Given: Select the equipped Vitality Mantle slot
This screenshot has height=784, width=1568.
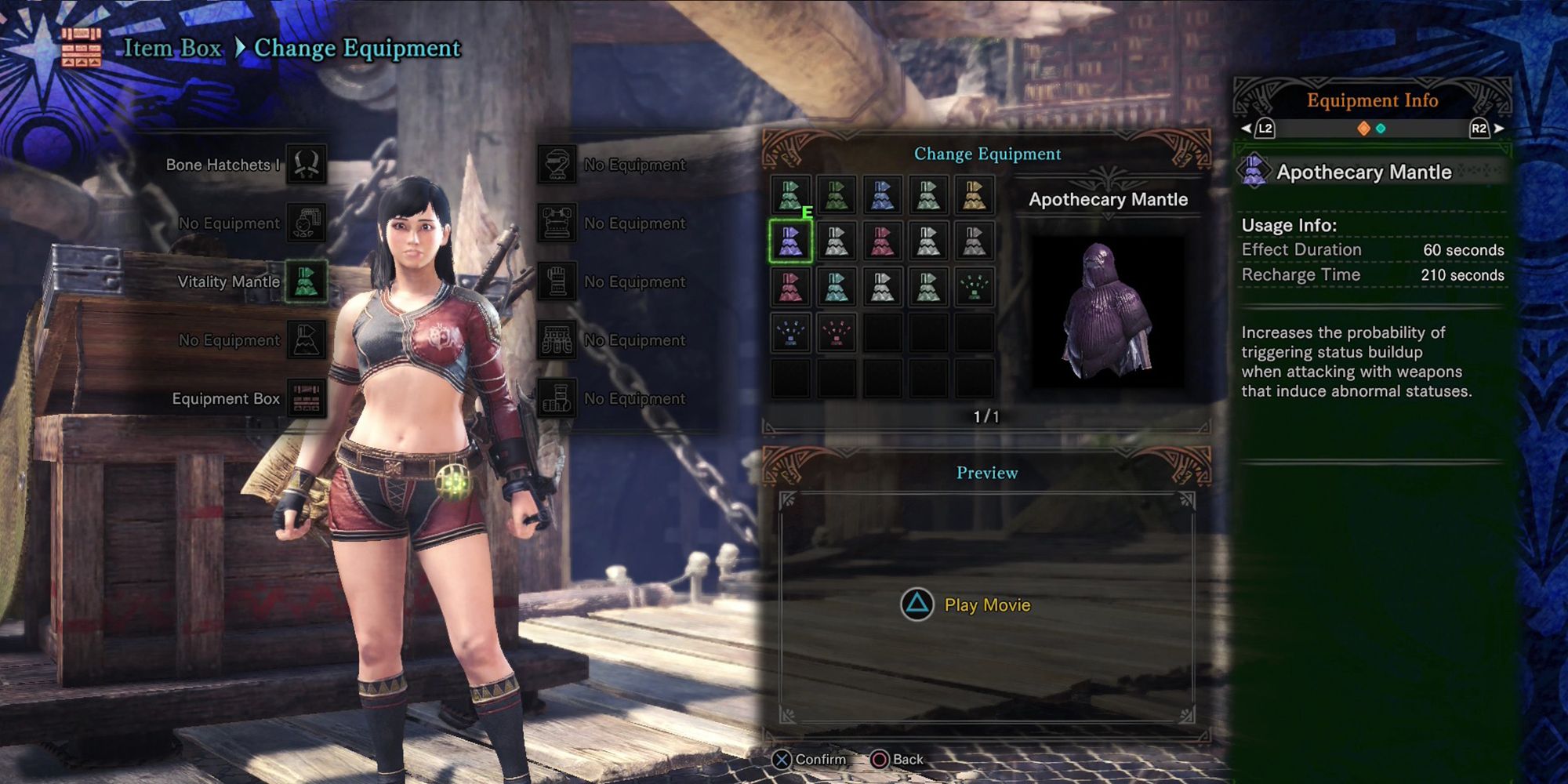Looking at the screenshot, I should tap(306, 281).
